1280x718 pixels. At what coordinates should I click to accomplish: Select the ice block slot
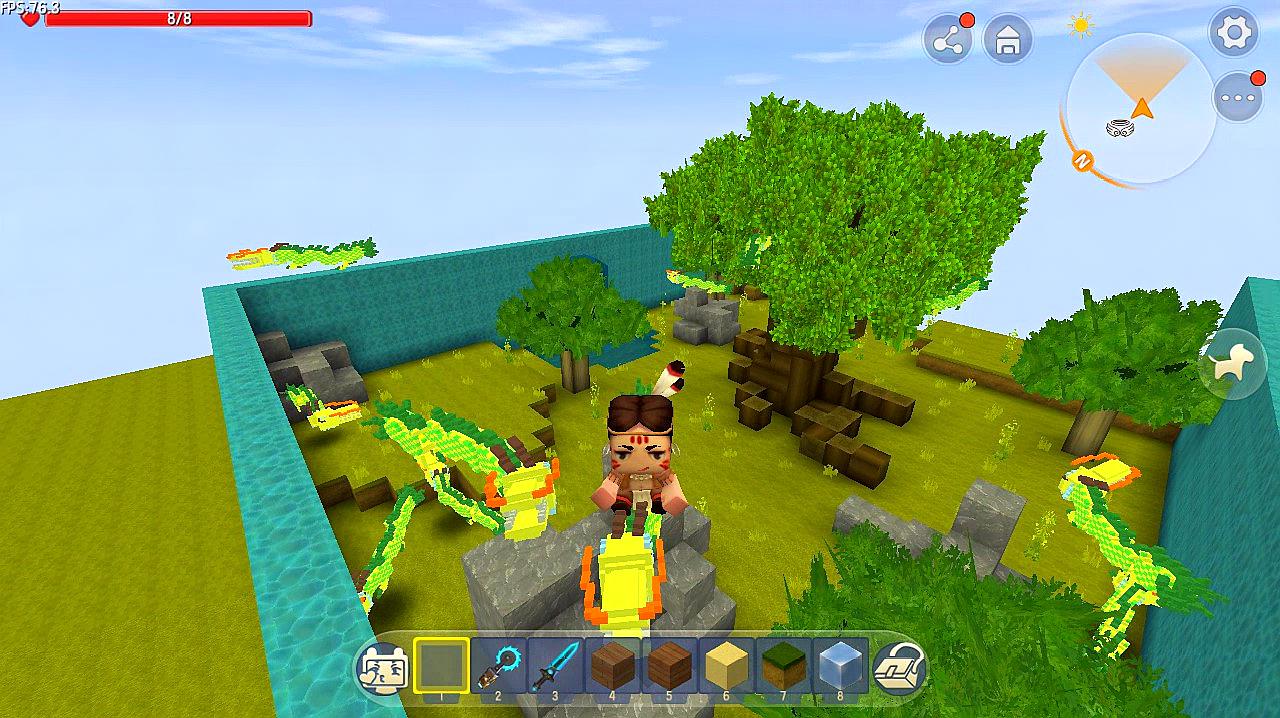(x=840, y=665)
